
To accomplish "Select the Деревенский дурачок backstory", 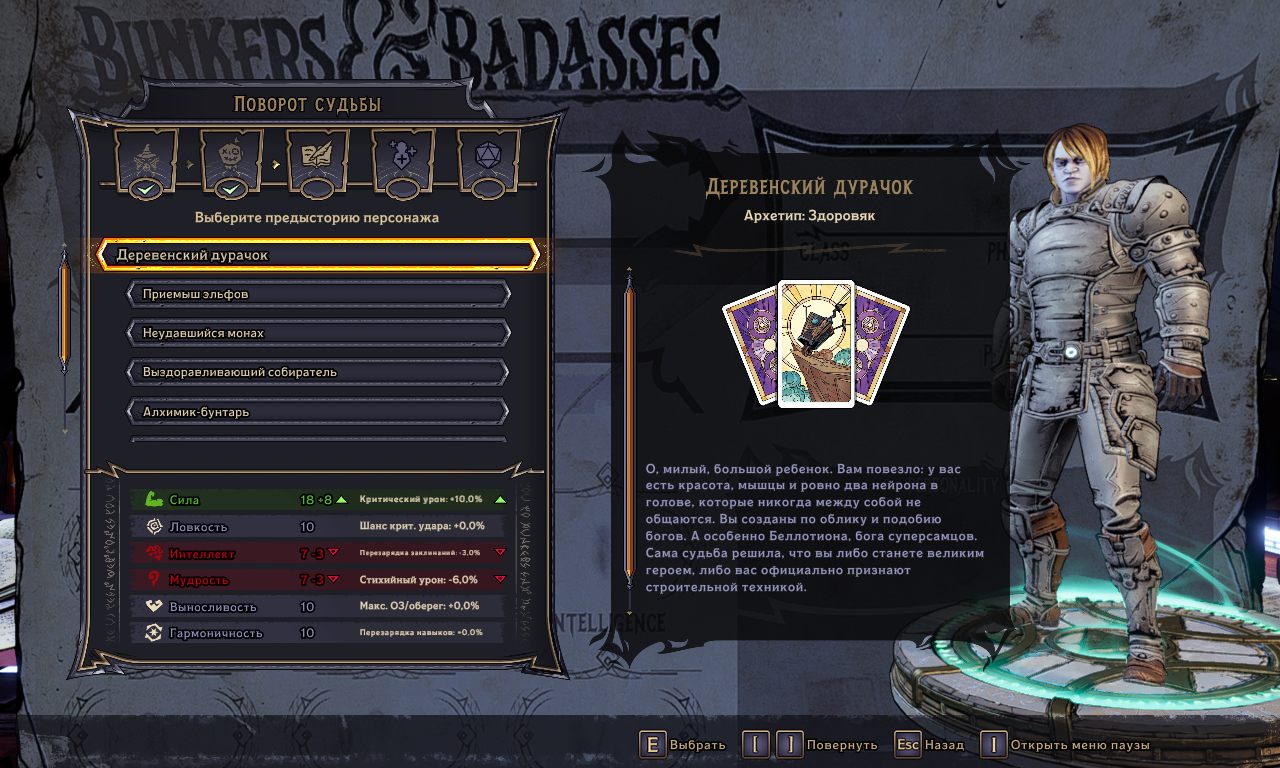I will pyautogui.click(x=318, y=255).
